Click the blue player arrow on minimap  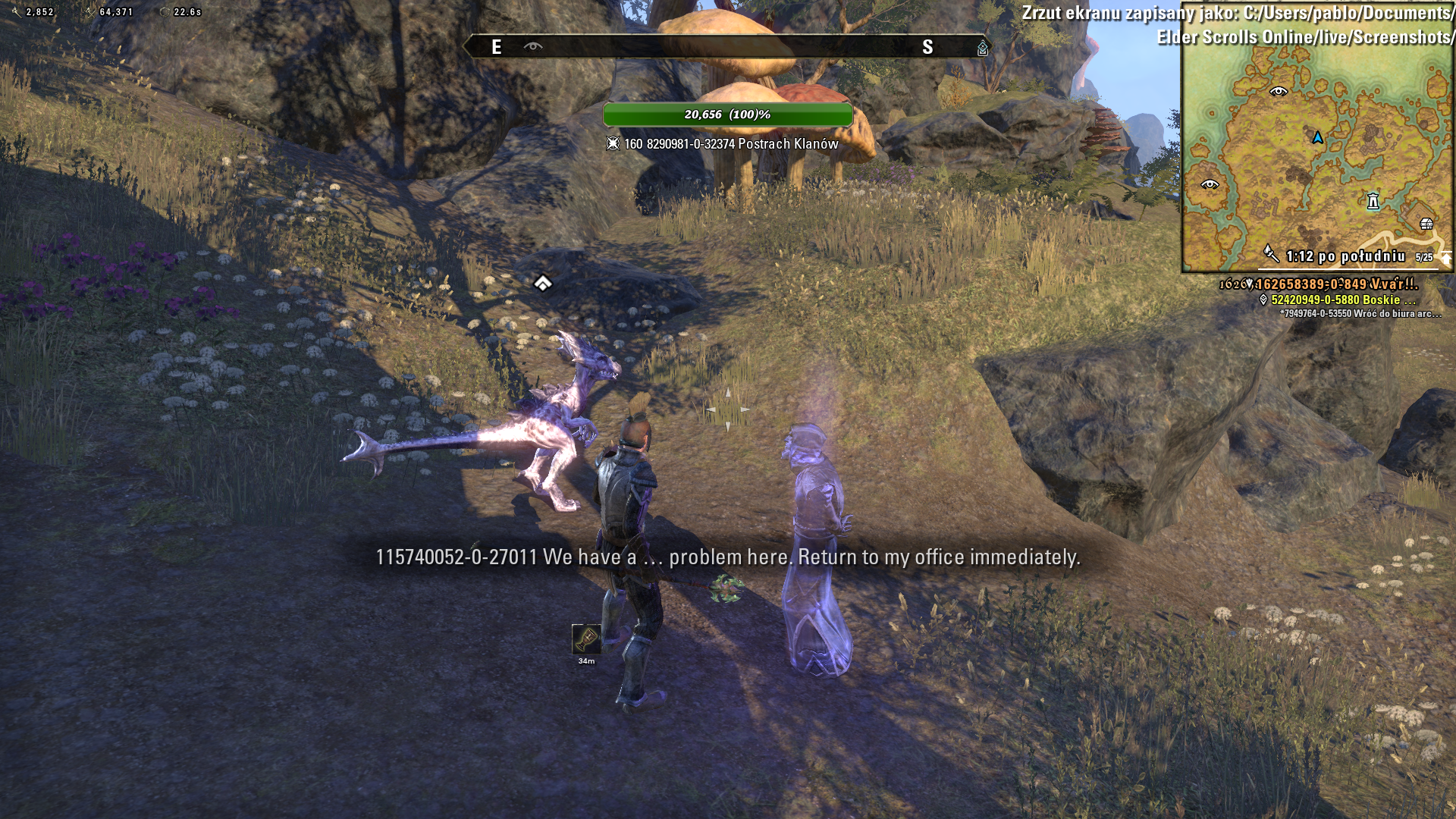tap(1317, 137)
